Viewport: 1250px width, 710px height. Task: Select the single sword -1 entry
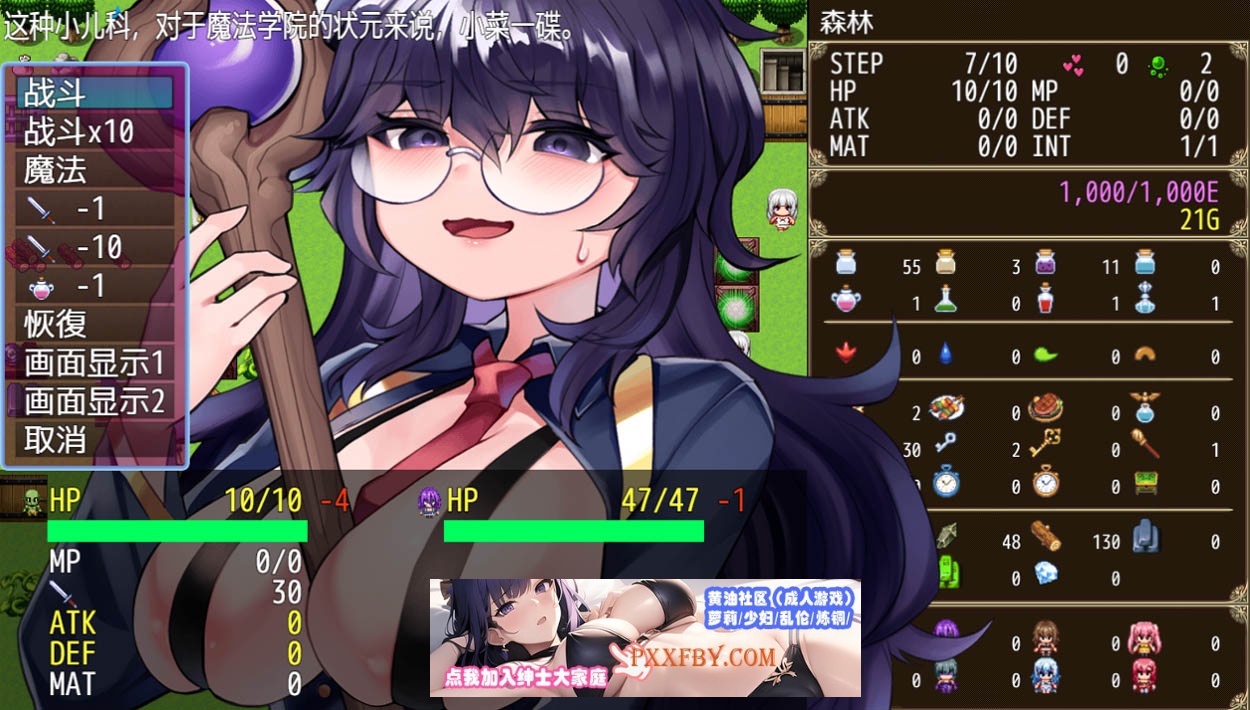pos(95,209)
